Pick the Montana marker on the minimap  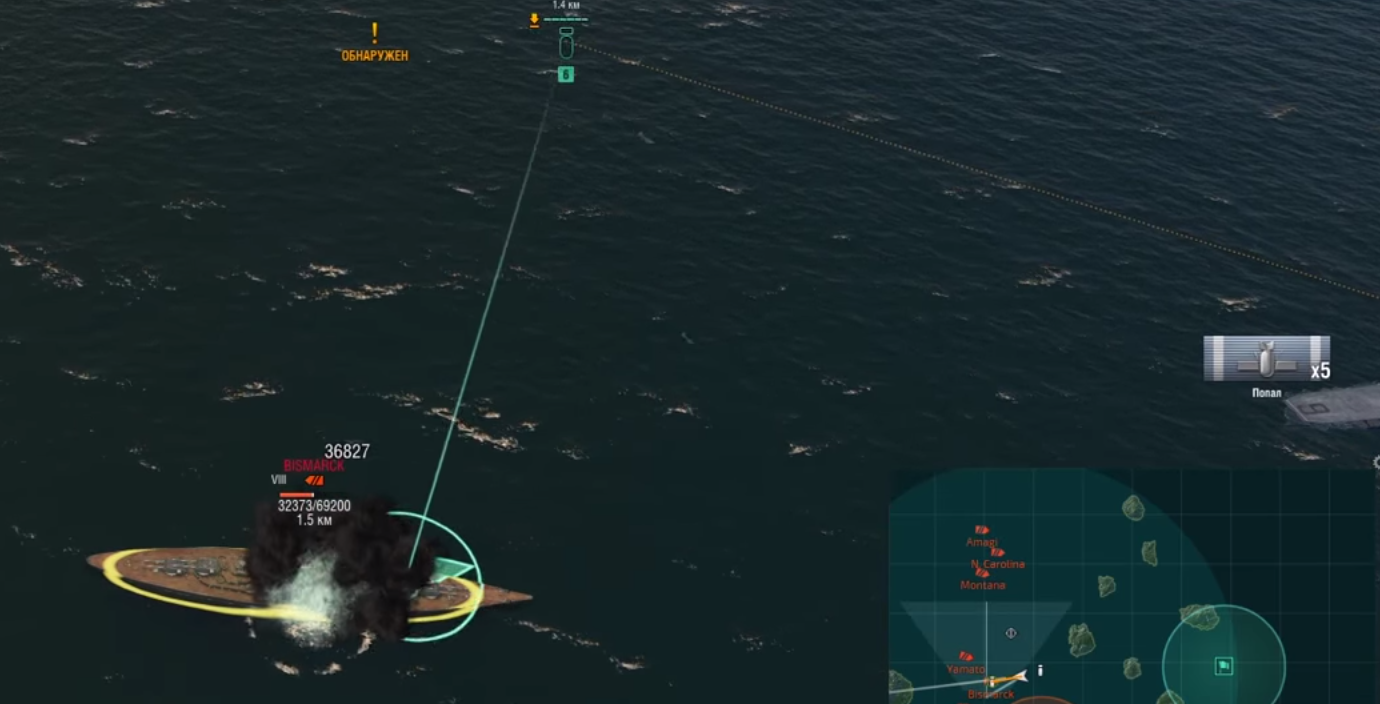point(982,573)
